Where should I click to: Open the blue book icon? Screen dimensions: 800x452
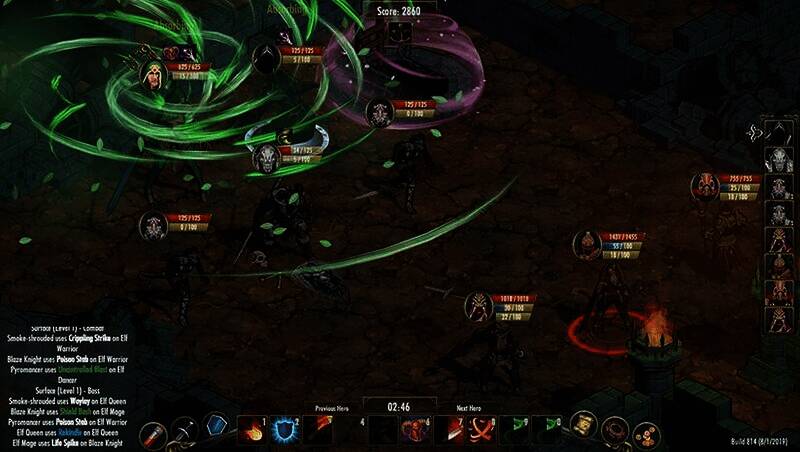216,426
